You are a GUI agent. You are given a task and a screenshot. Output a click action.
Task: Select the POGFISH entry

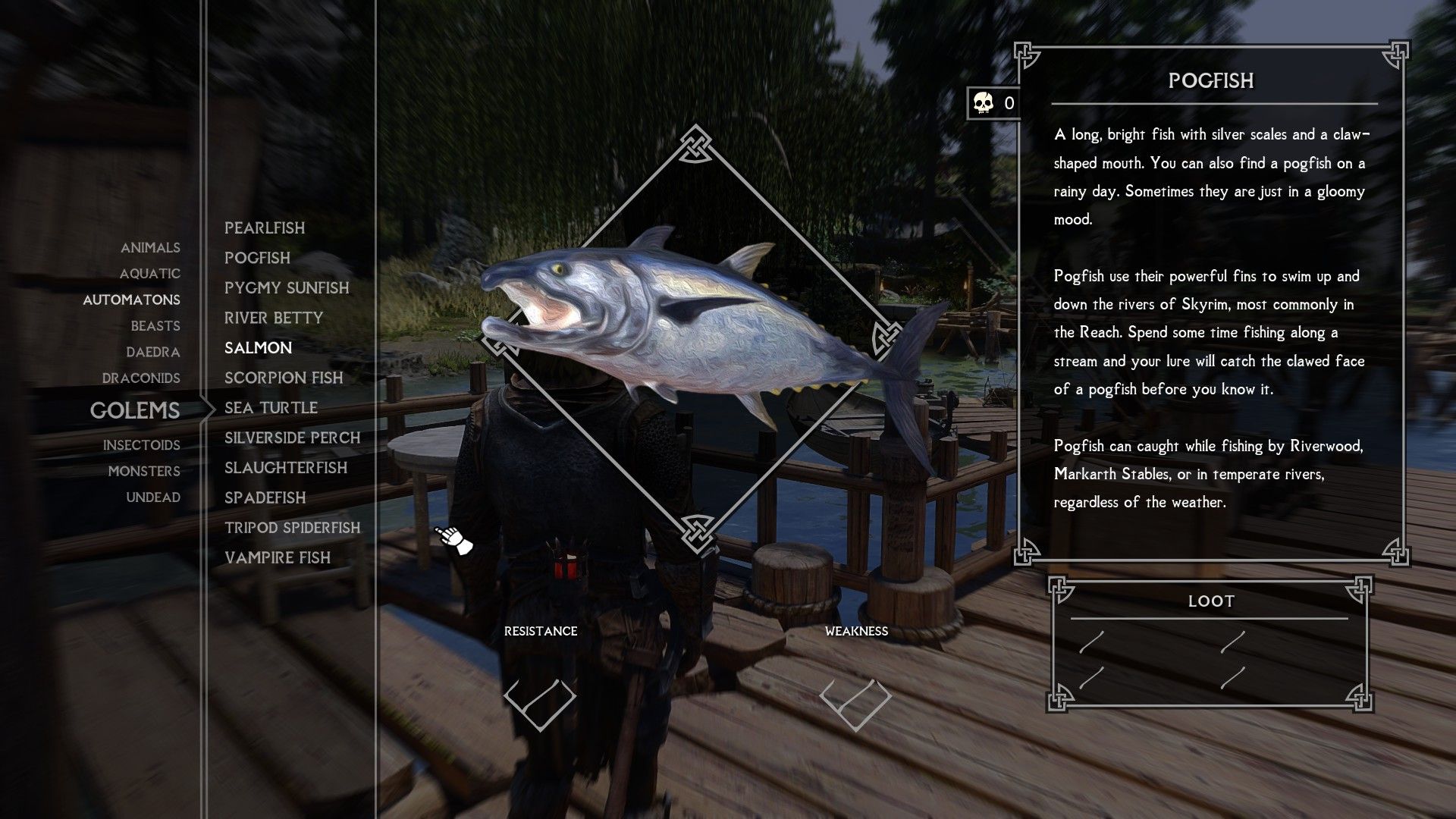(257, 258)
